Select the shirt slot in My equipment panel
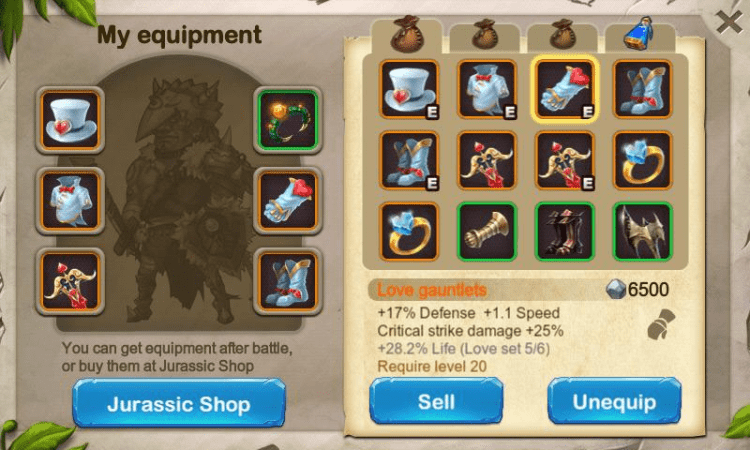Viewport: 750px width, 450px height. tap(70, 198)
